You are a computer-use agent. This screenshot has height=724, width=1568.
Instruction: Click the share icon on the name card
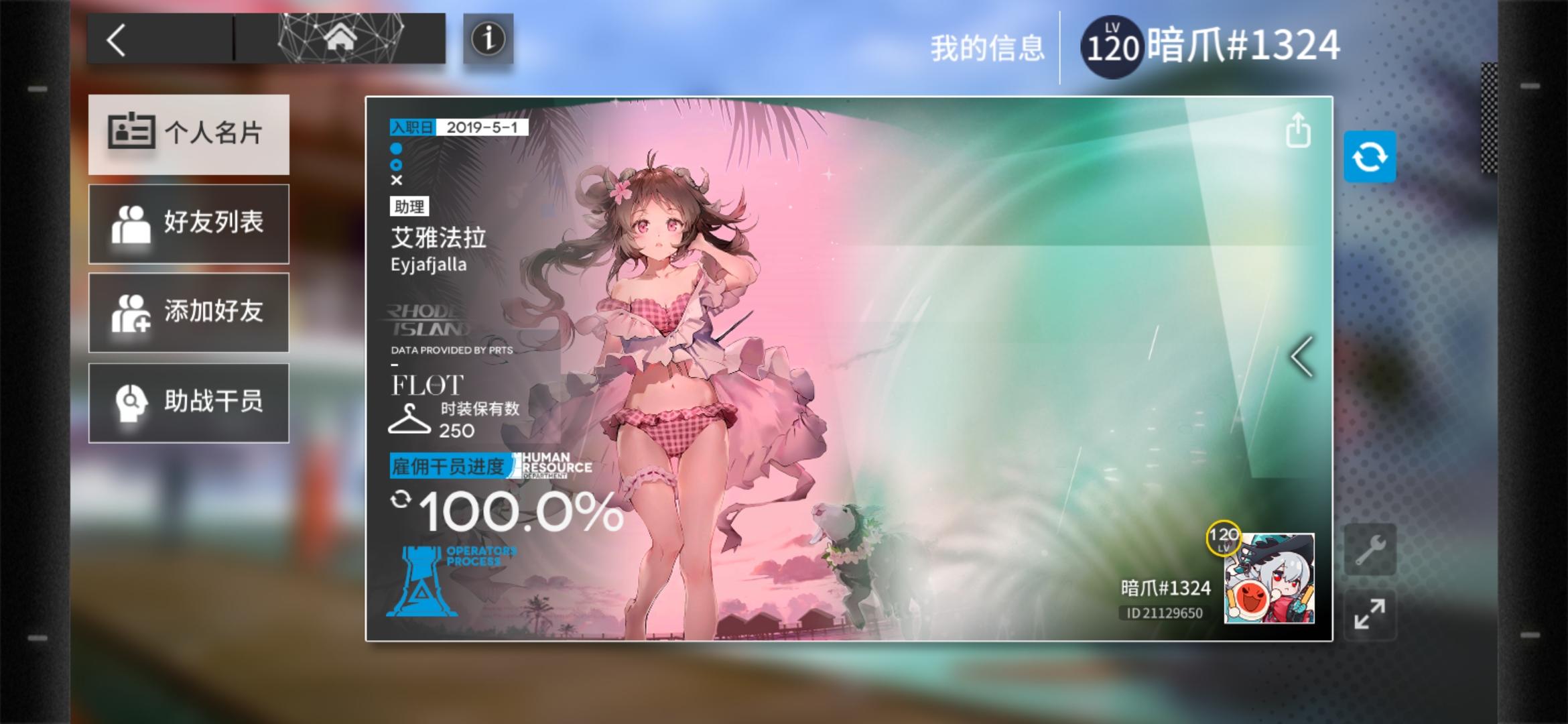click(x=1299, y=132)
